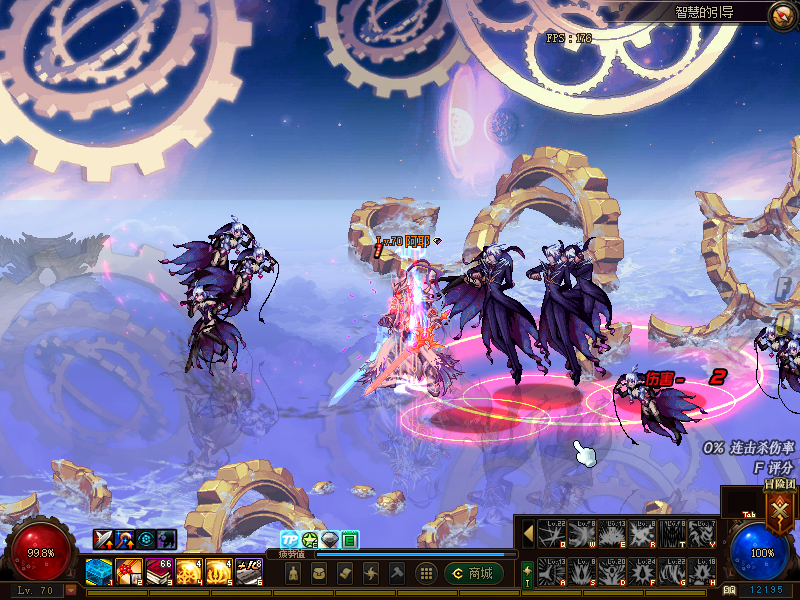The width and height of the screenshot is (800, 600).
Task: Select the grey item in slot 6
Action: [249, 571]
